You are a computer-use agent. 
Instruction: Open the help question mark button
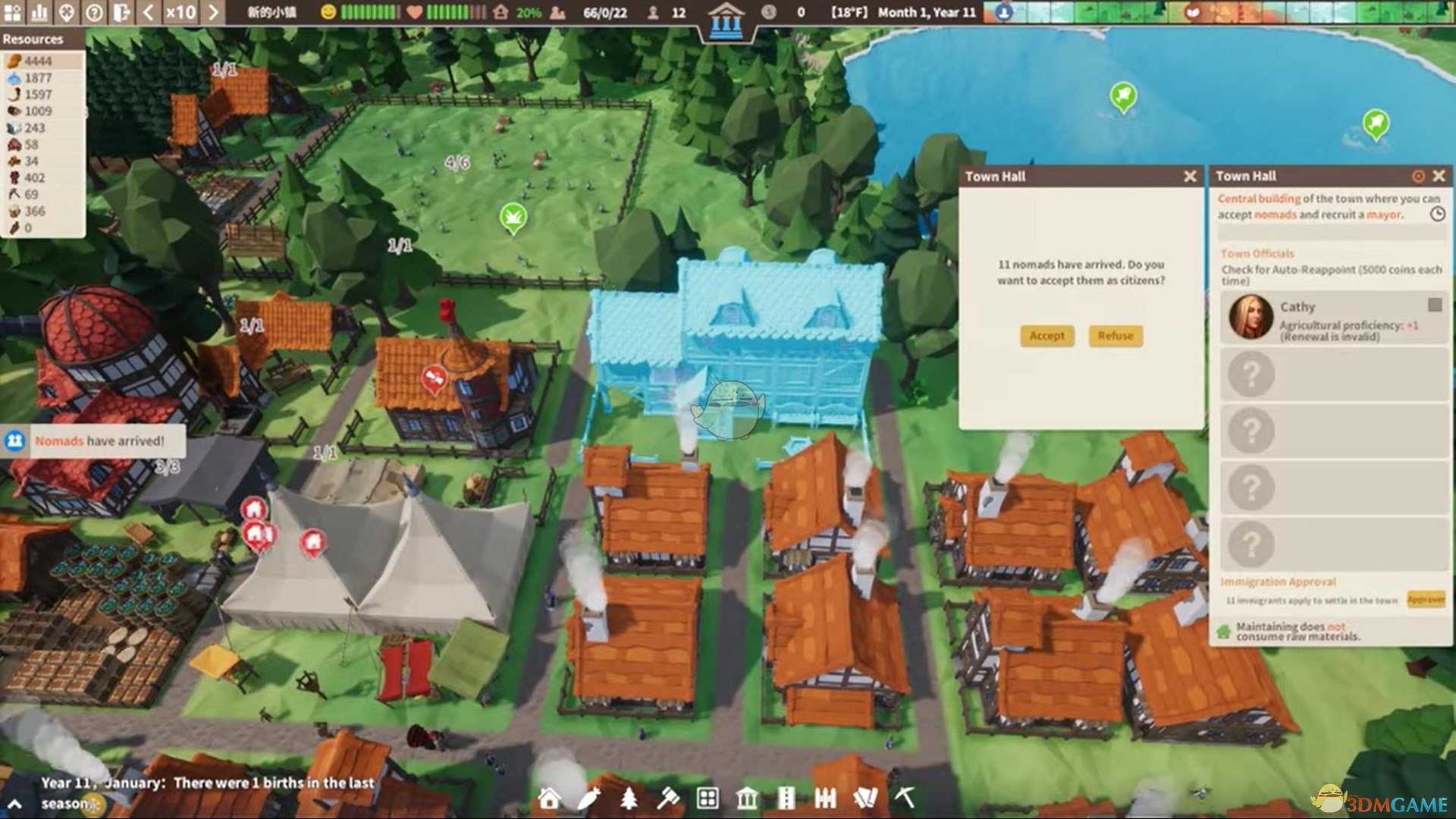click(94, 12)
